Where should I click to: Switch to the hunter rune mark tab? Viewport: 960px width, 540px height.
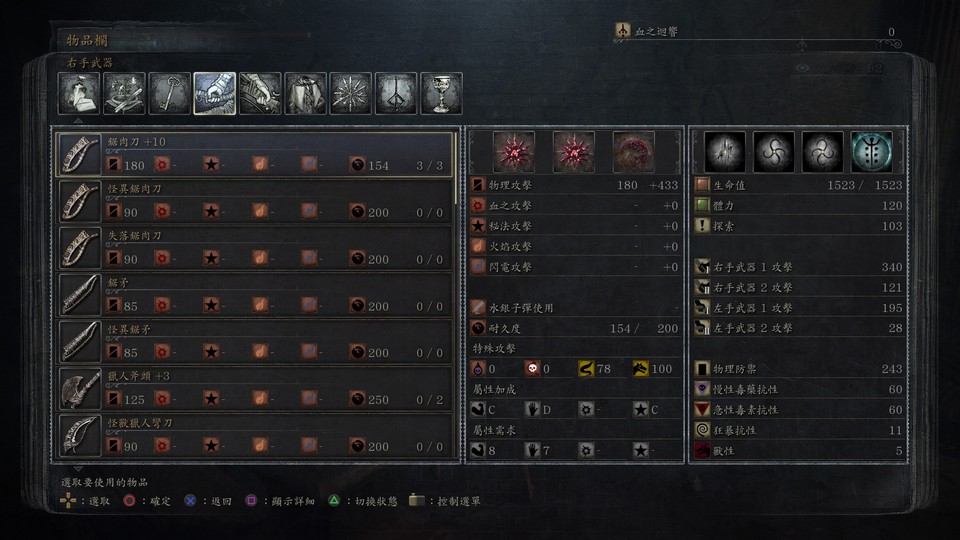pyautogui.click(x=396, y=93)
